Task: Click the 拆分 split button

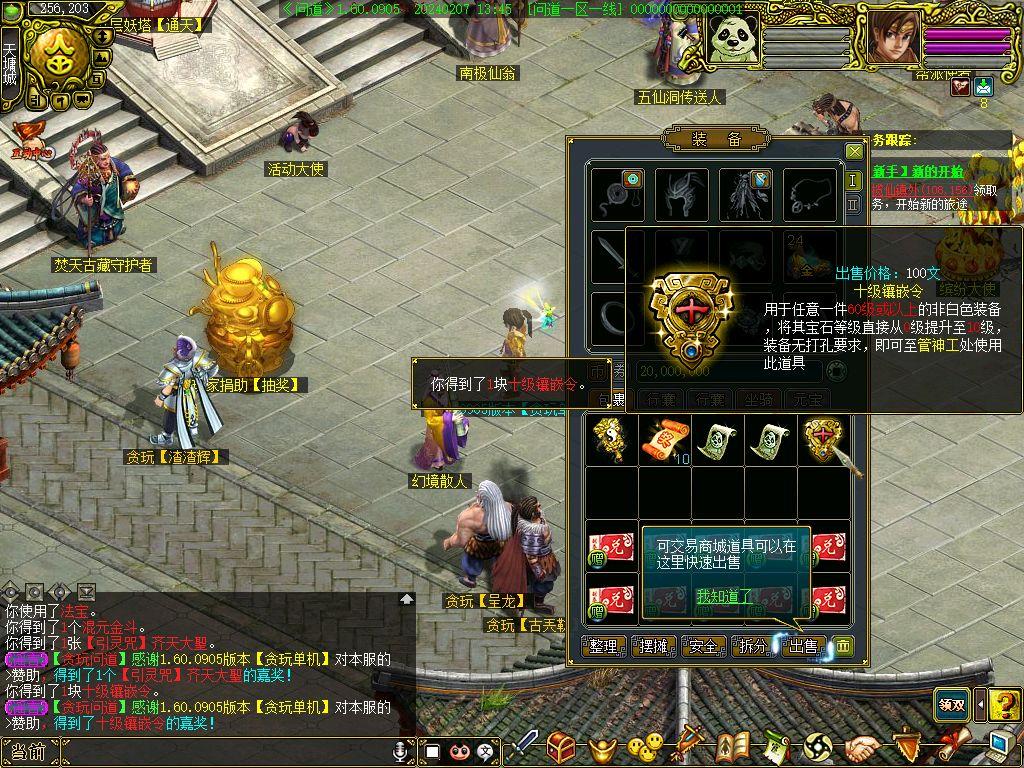Action: click(752, 647)
